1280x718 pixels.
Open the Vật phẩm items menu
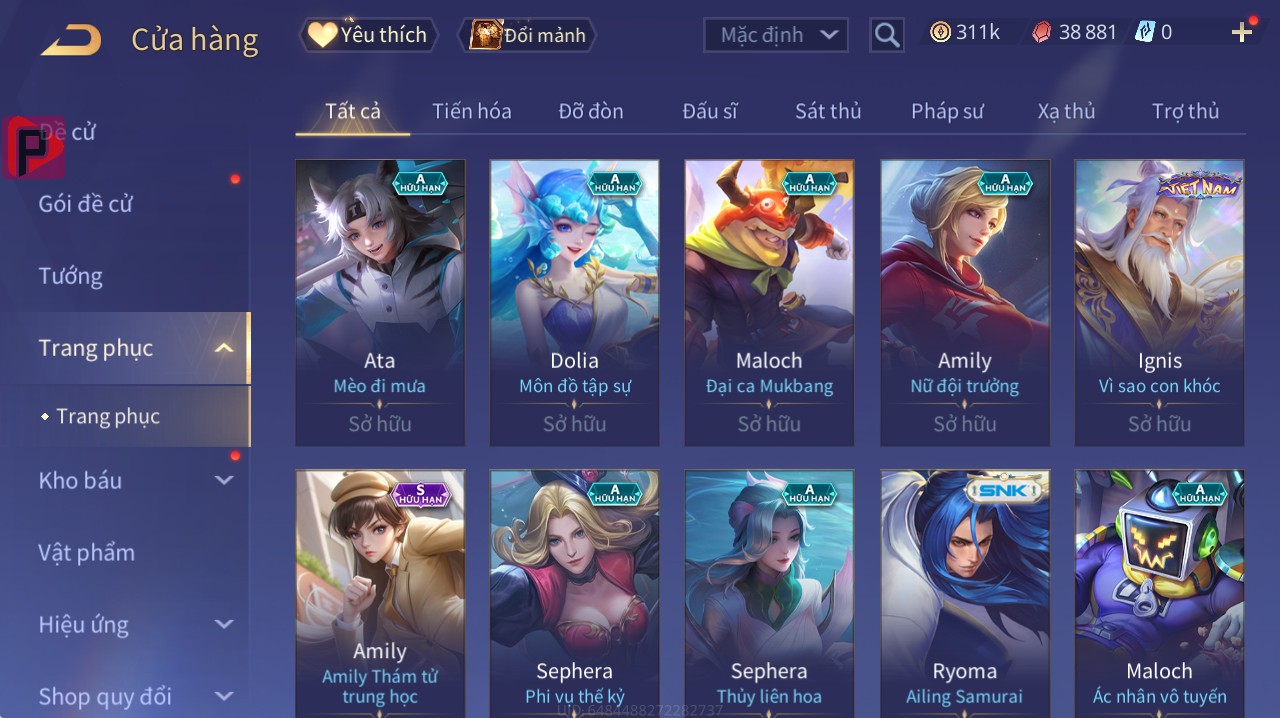click(86, 552)
